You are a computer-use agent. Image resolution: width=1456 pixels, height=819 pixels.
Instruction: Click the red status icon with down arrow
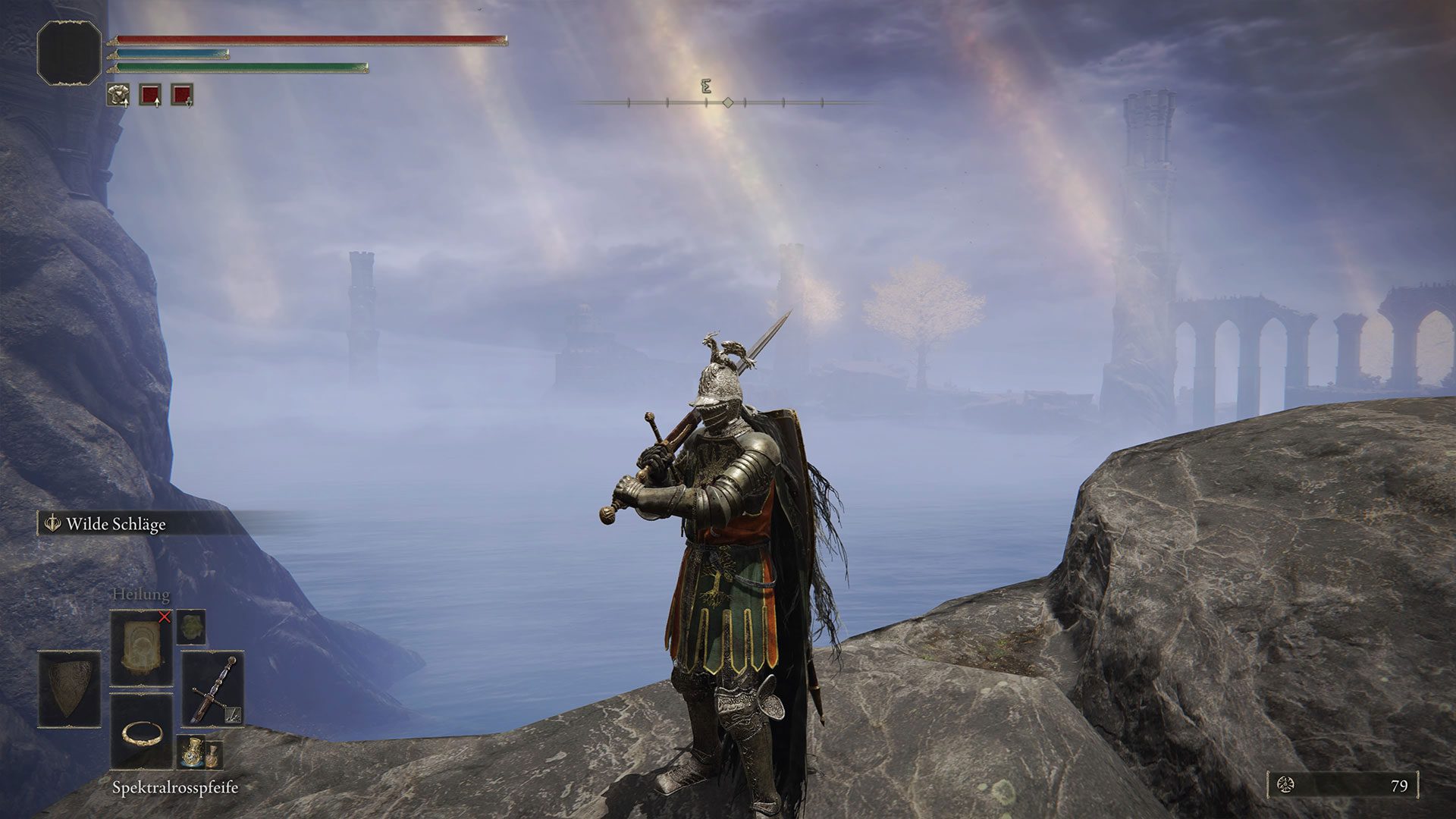click(x=182, y=95)
